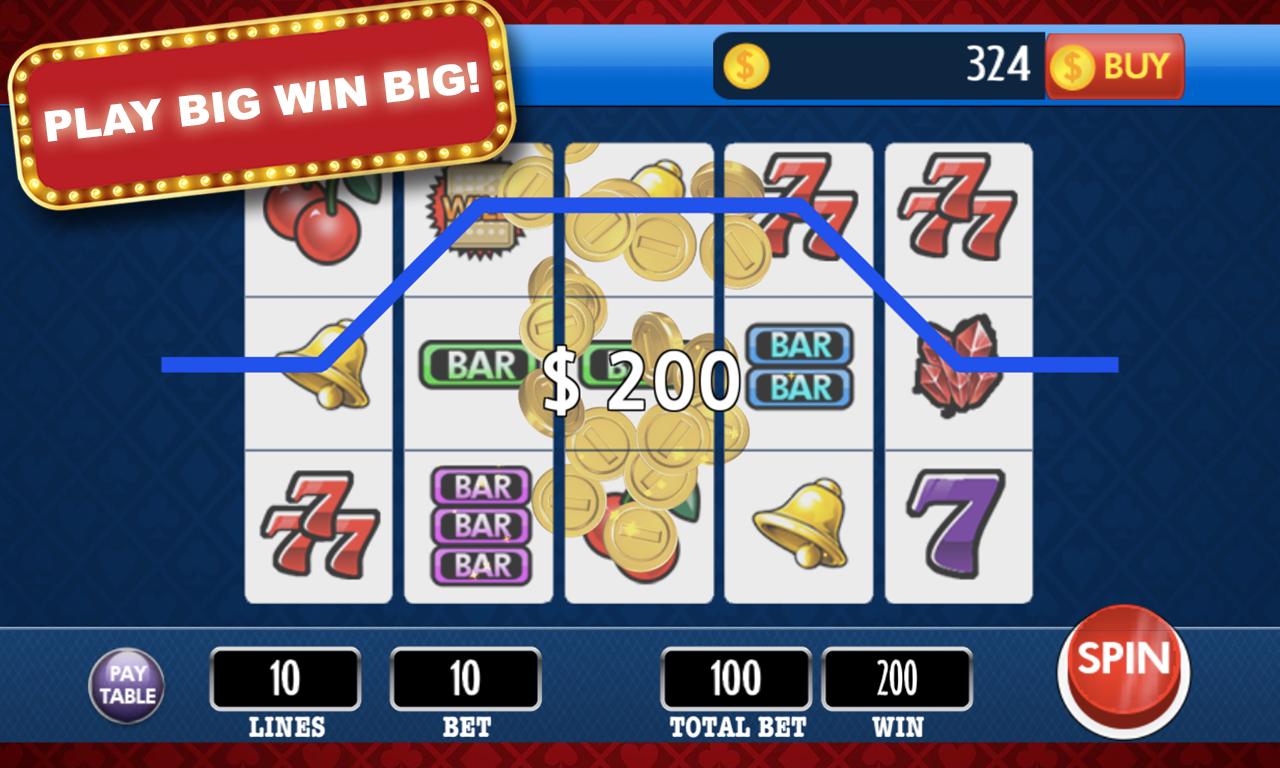Click the WIN amount display
Image resolution: width=1280 pixels, height=768 pixels.
point(897,678)
